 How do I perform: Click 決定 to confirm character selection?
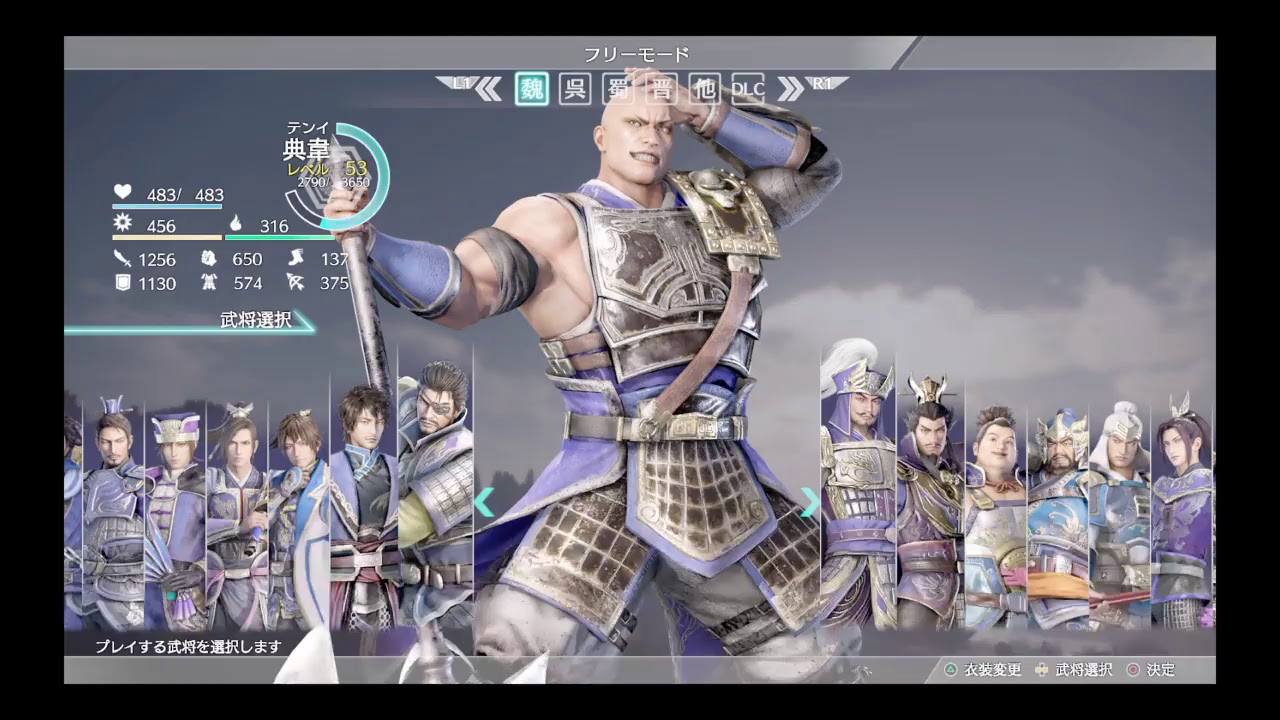point(1160,670)
